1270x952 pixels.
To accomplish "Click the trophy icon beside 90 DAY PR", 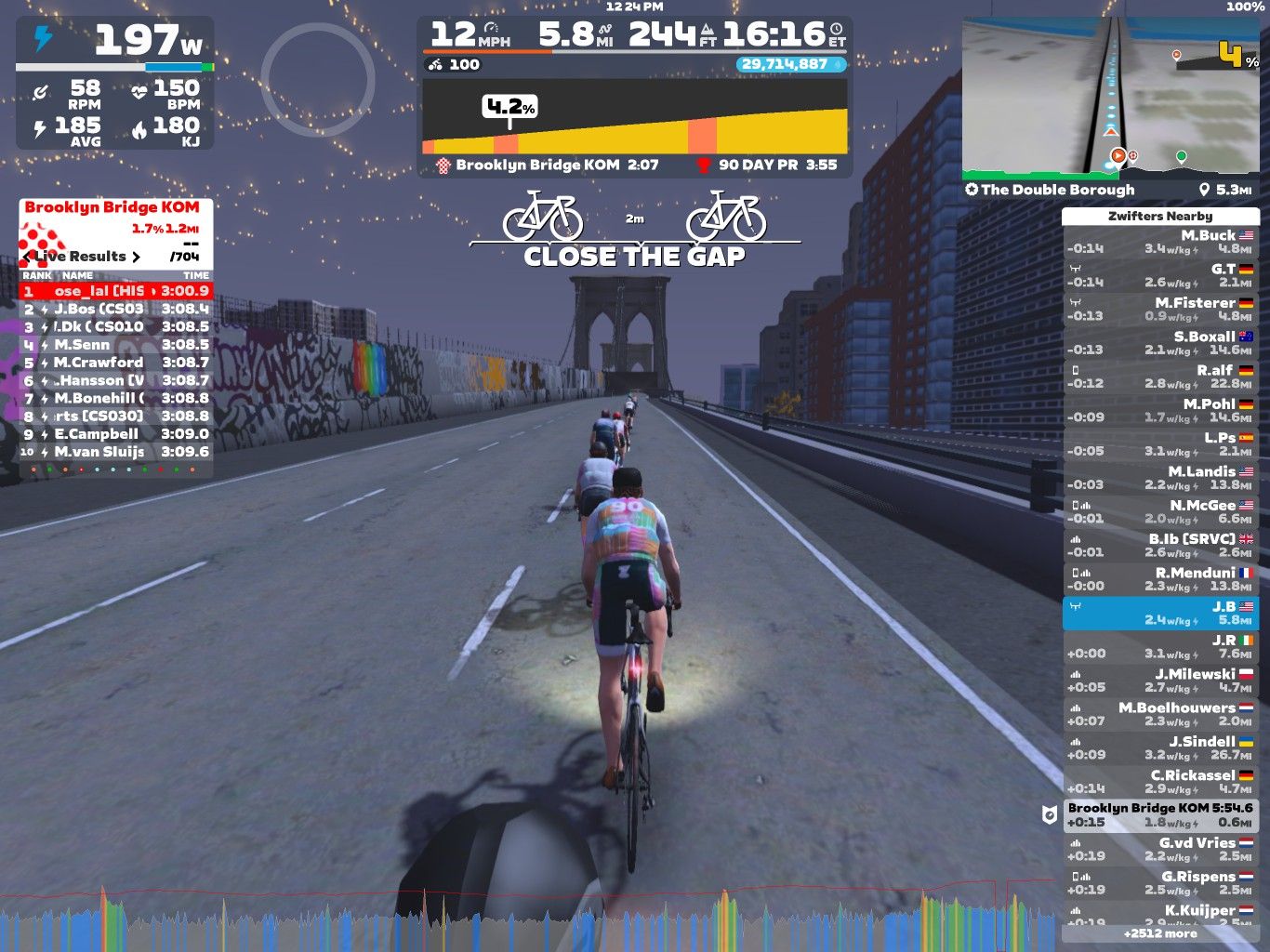I will click(703, 165).
